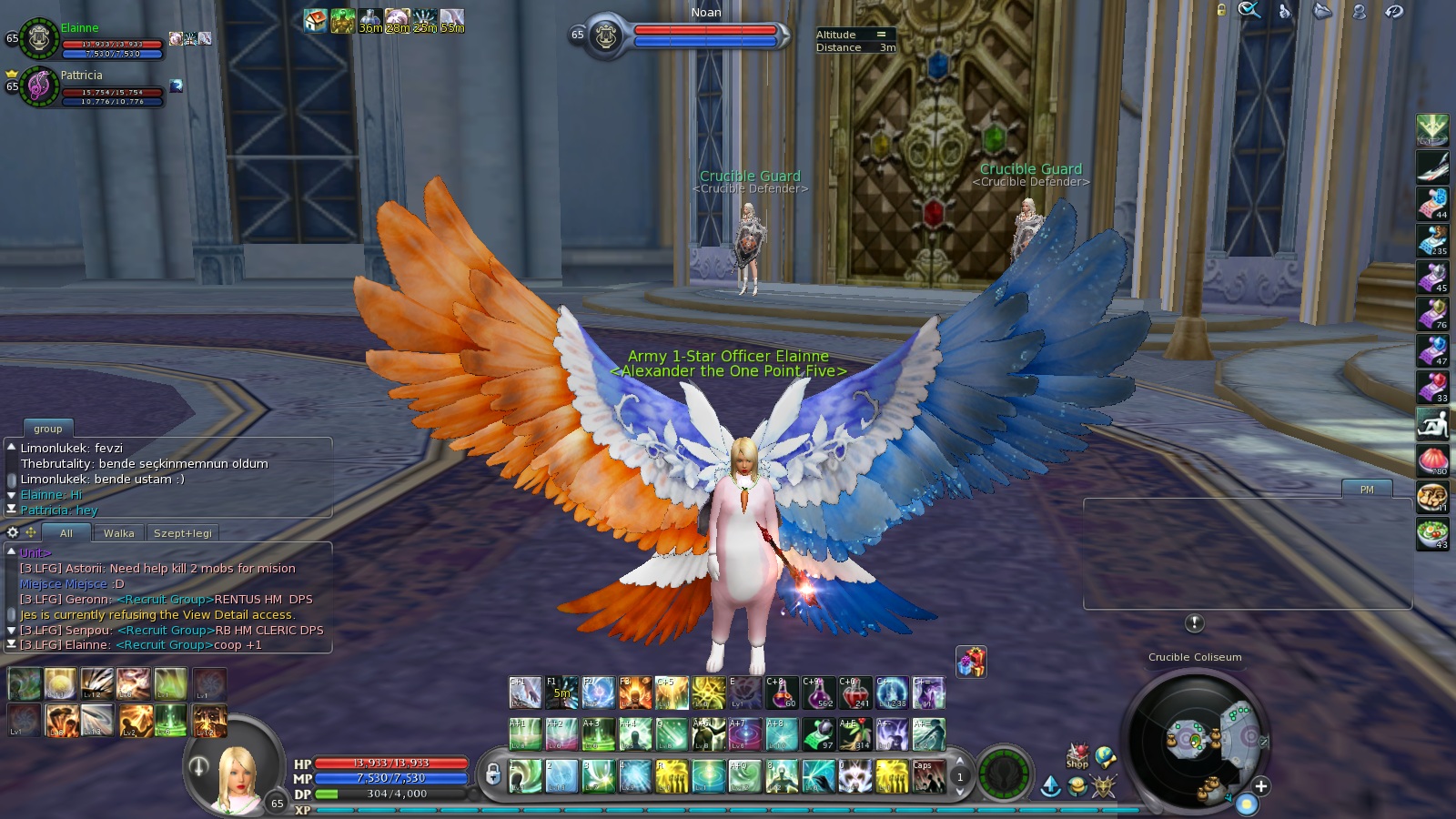Zoom in the minimap with the plus button

(1260, 786)
